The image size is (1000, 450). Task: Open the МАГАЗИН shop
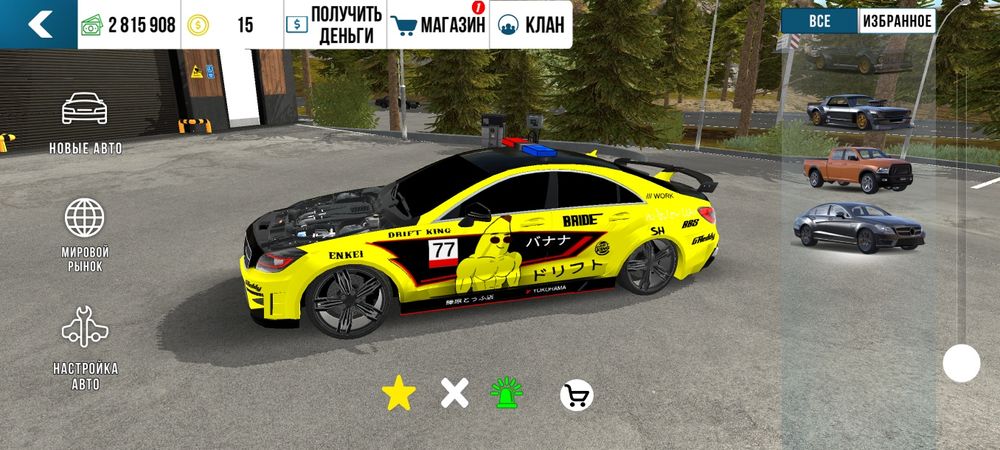pyautogui.click(x=438, y=25)
